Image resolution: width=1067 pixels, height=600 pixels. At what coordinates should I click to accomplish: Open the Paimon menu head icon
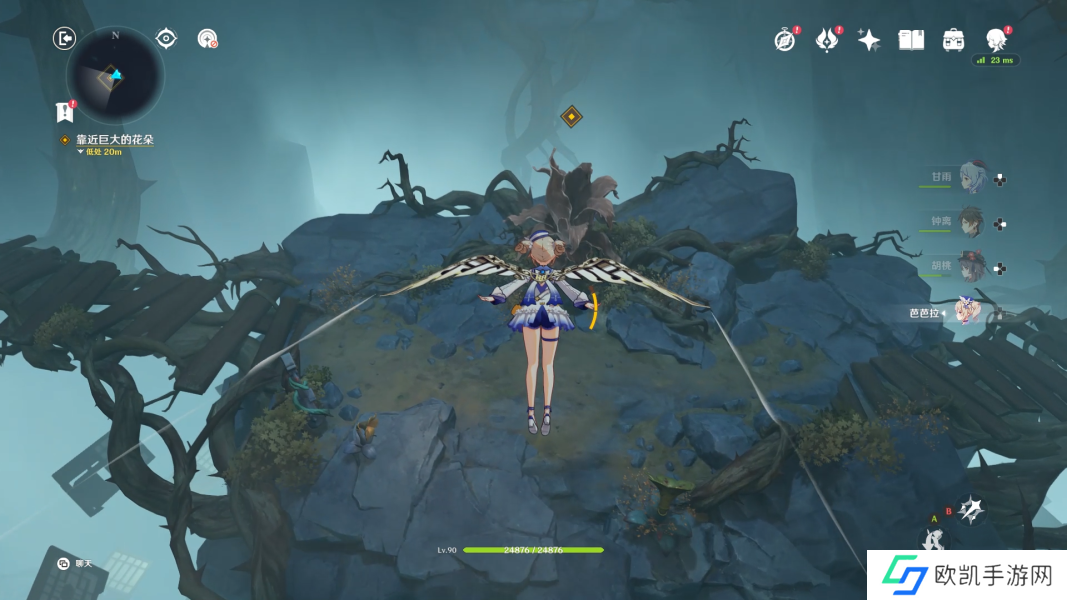pos(995,40)
